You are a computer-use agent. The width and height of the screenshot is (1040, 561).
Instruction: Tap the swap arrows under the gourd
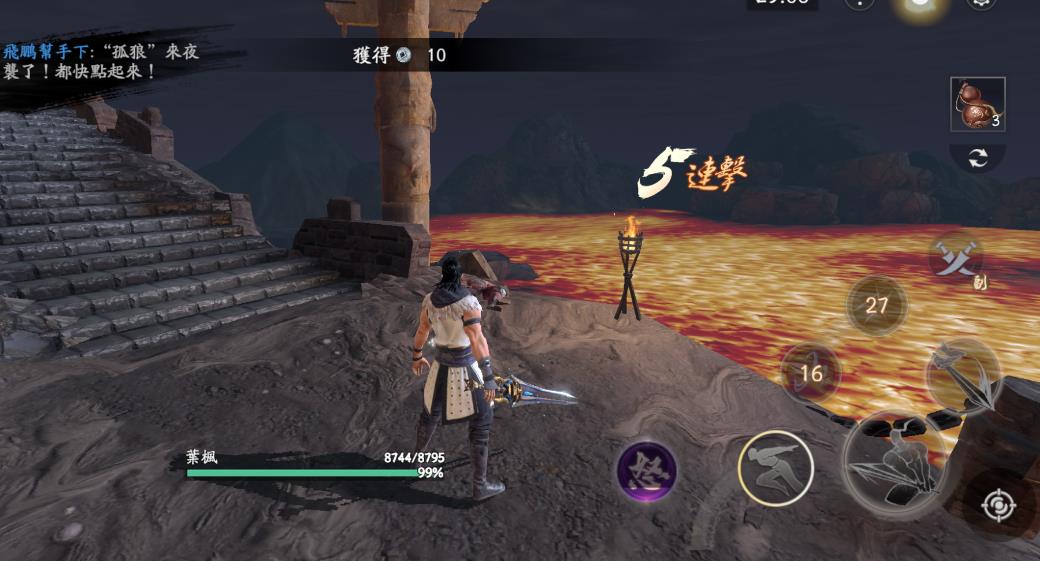click(x=977, y=157)
